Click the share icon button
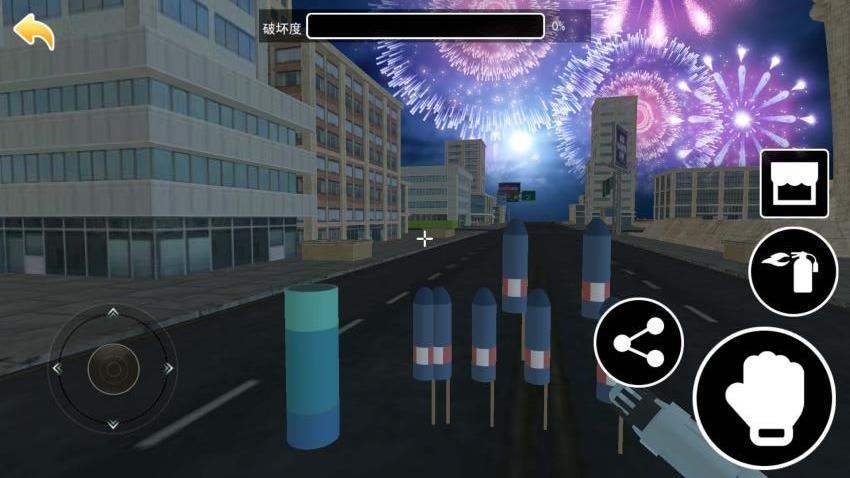This screenshot has height=478, width=850. (x=639, y=343)
